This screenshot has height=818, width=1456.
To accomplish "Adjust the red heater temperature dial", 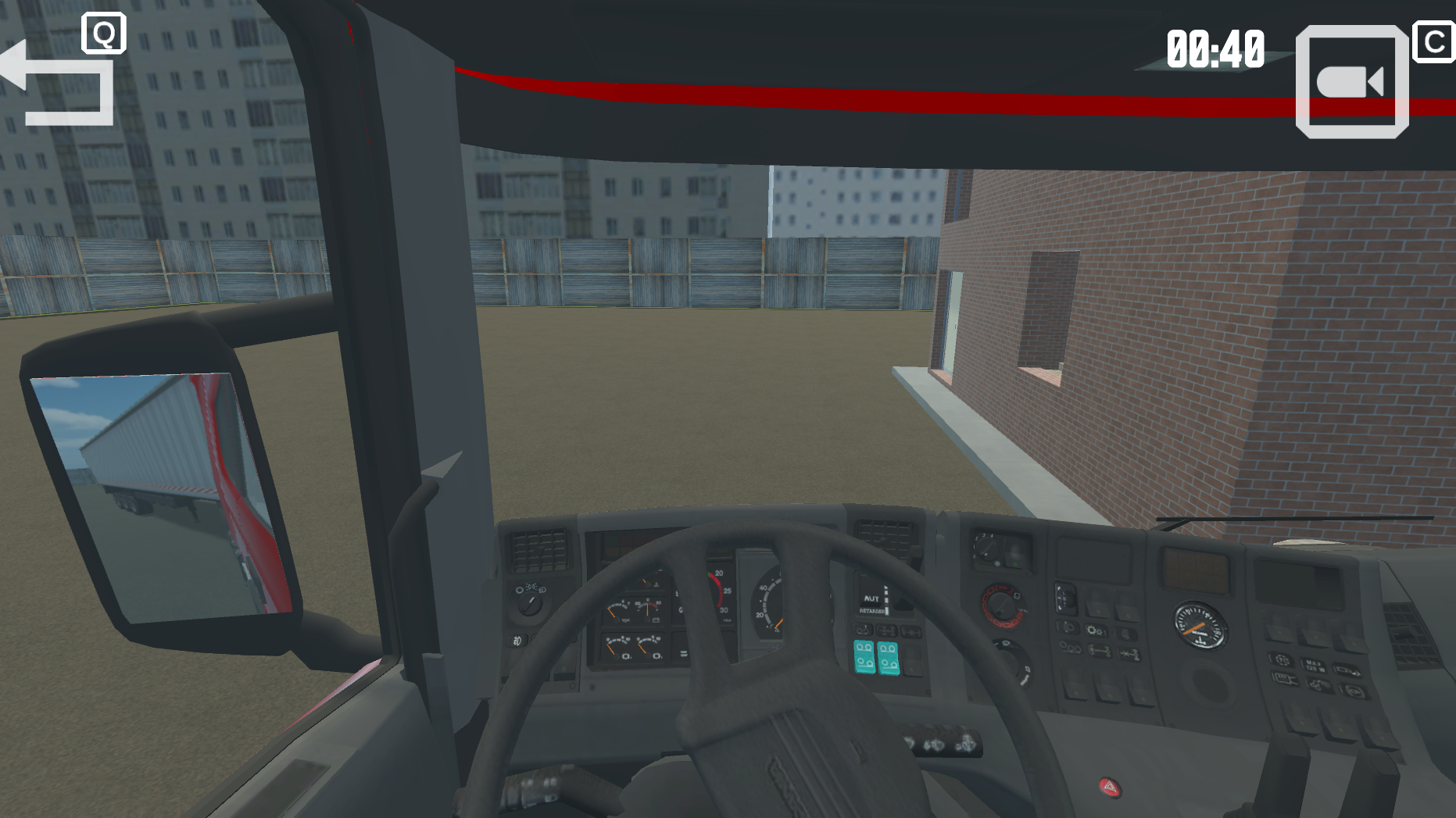I will tap(1002, 607).
